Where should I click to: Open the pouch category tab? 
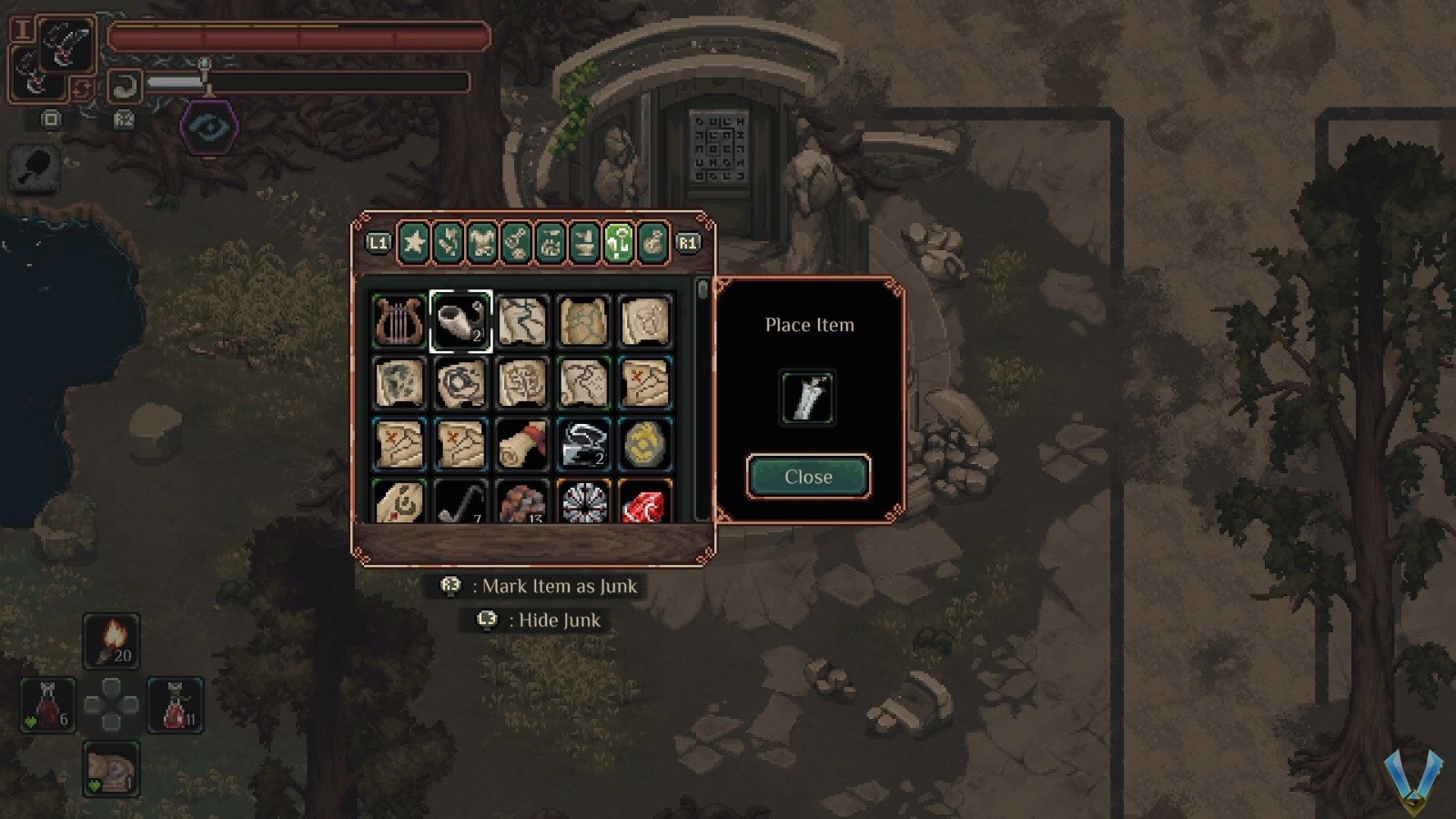point(652,243)
